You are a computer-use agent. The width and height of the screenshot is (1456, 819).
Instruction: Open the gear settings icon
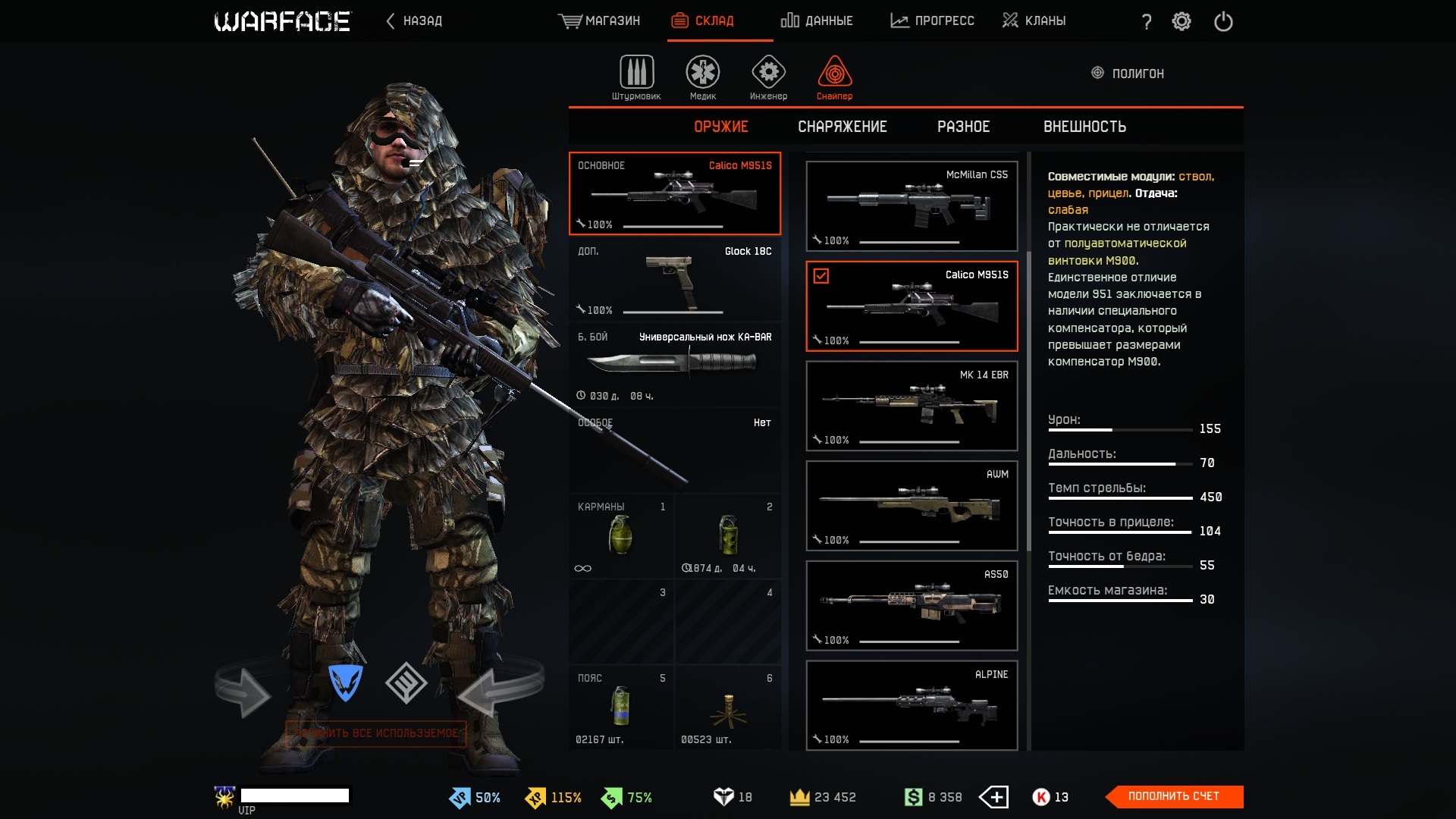click(x=1181, y=21)
